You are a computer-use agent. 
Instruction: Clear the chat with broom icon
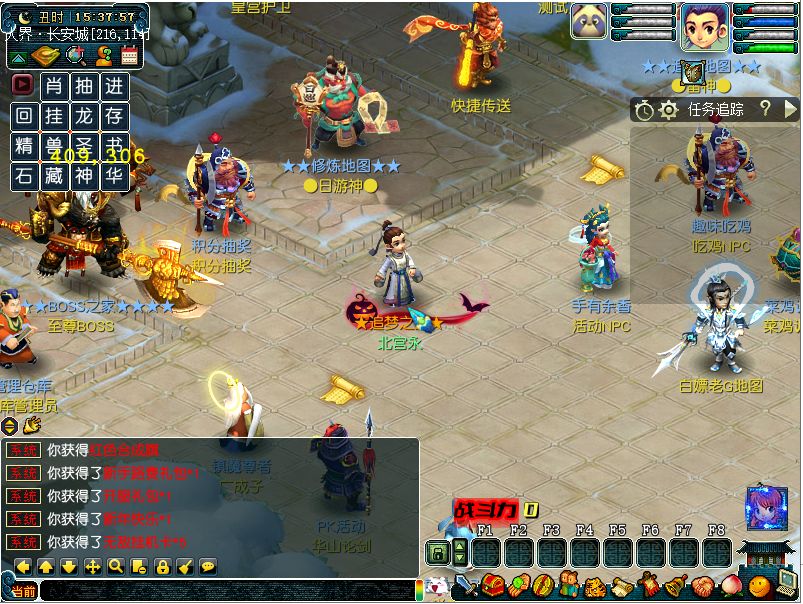point(185,567)
